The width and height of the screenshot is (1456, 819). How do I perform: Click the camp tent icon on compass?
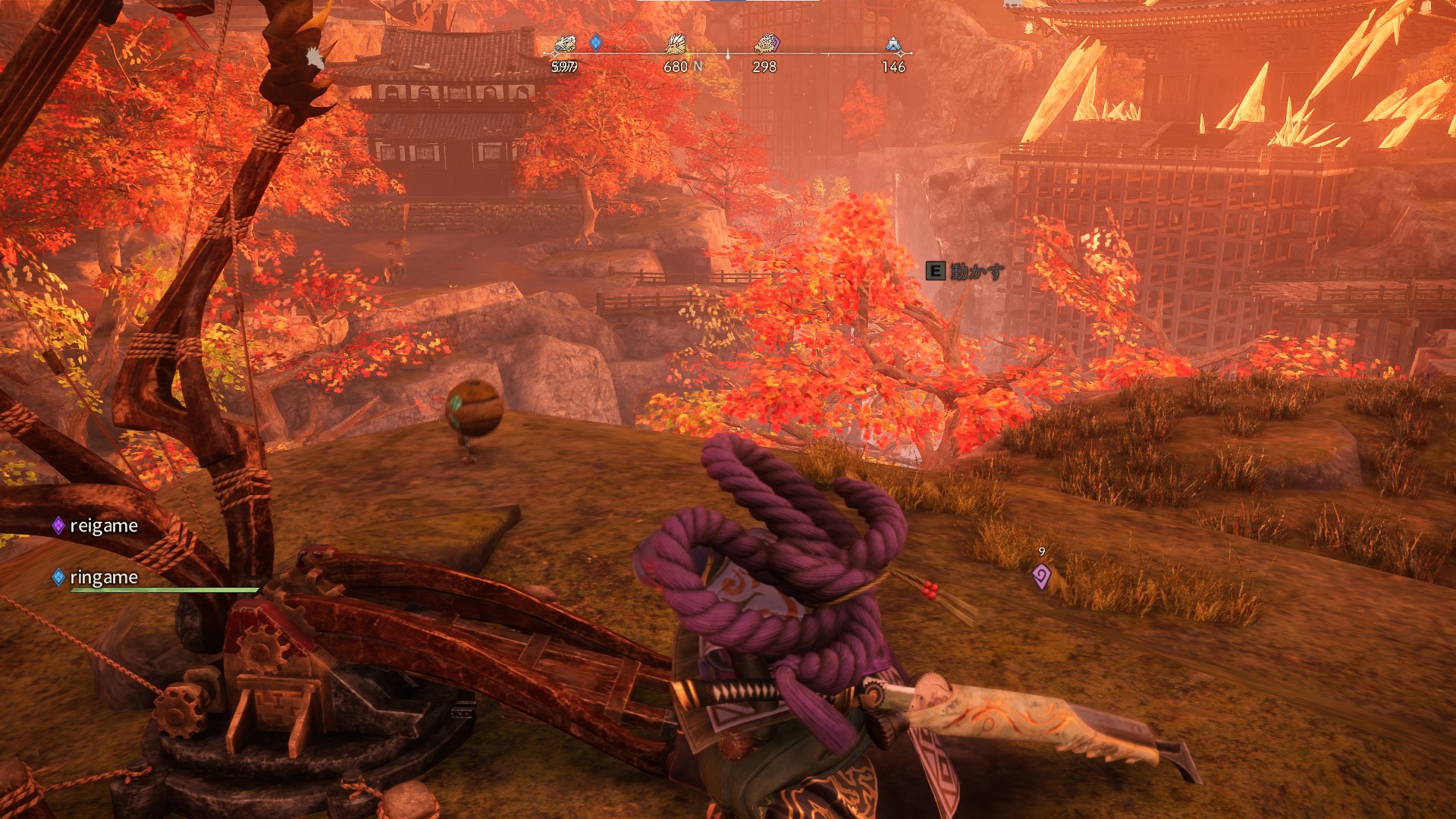click(893, 45)
